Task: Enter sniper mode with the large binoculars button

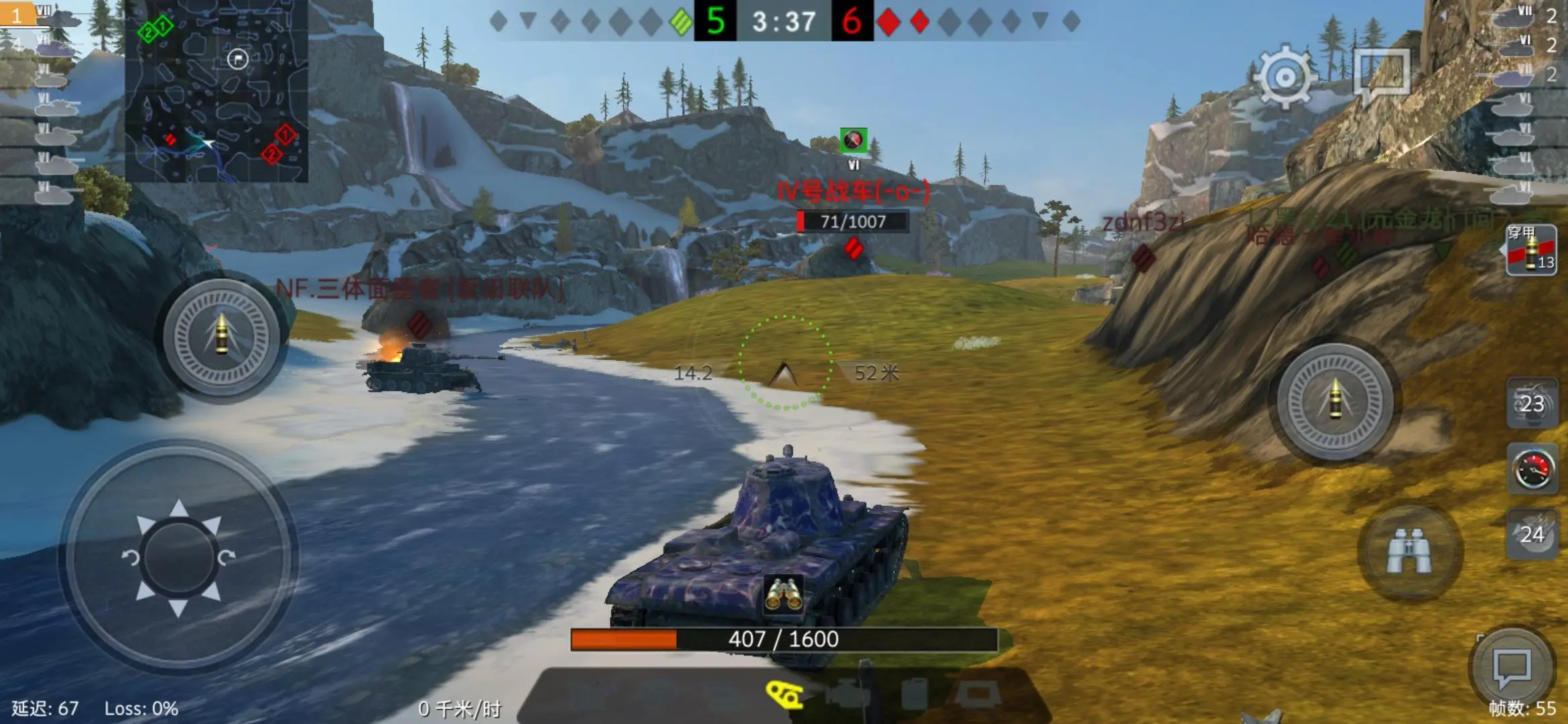Action: coord(1409,551)
